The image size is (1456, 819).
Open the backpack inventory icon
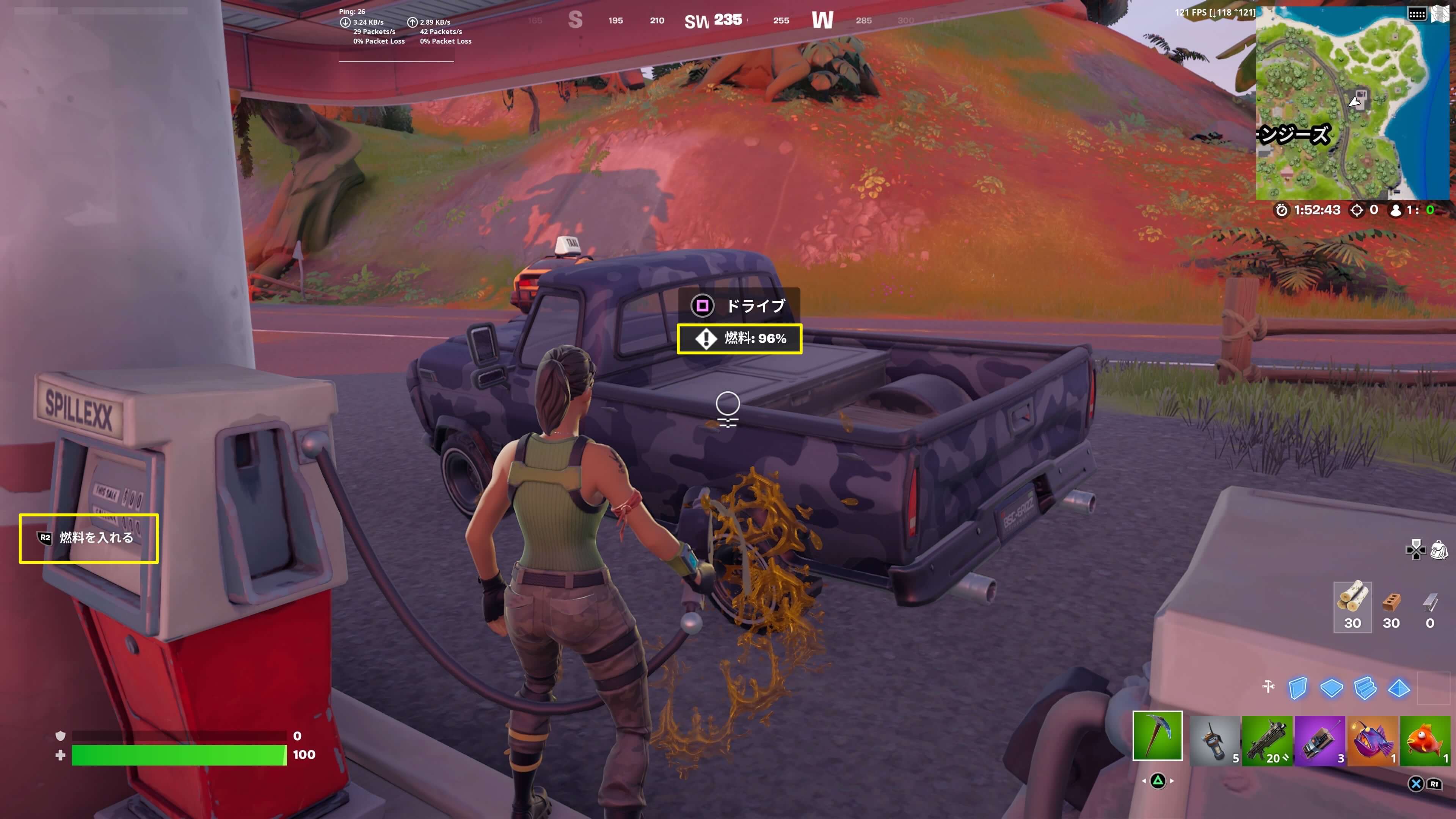(x=1439, y=549)
